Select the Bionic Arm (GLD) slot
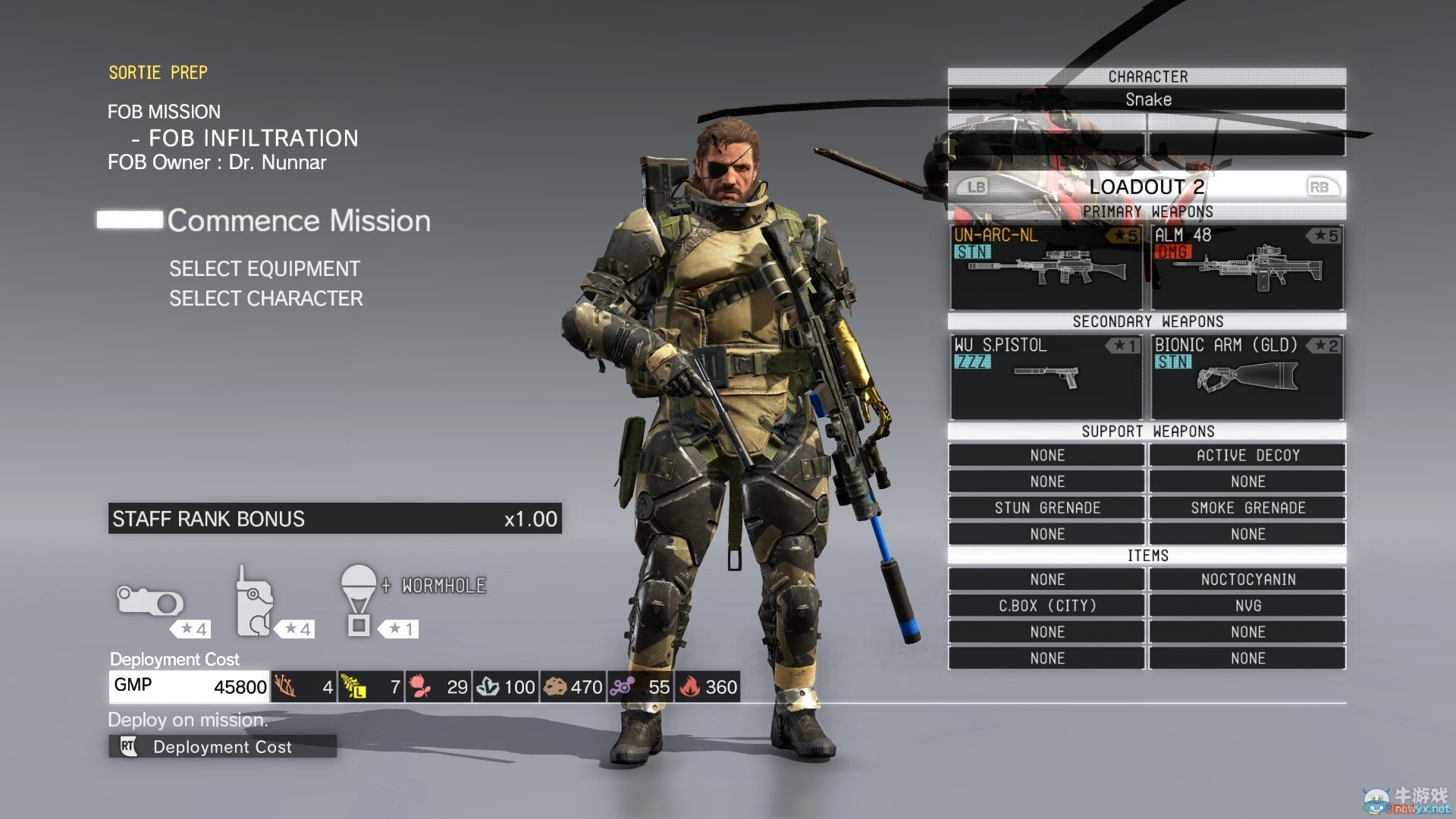Image resolution: width=1456 pixels, height=819 pixels. point(1247,377)
